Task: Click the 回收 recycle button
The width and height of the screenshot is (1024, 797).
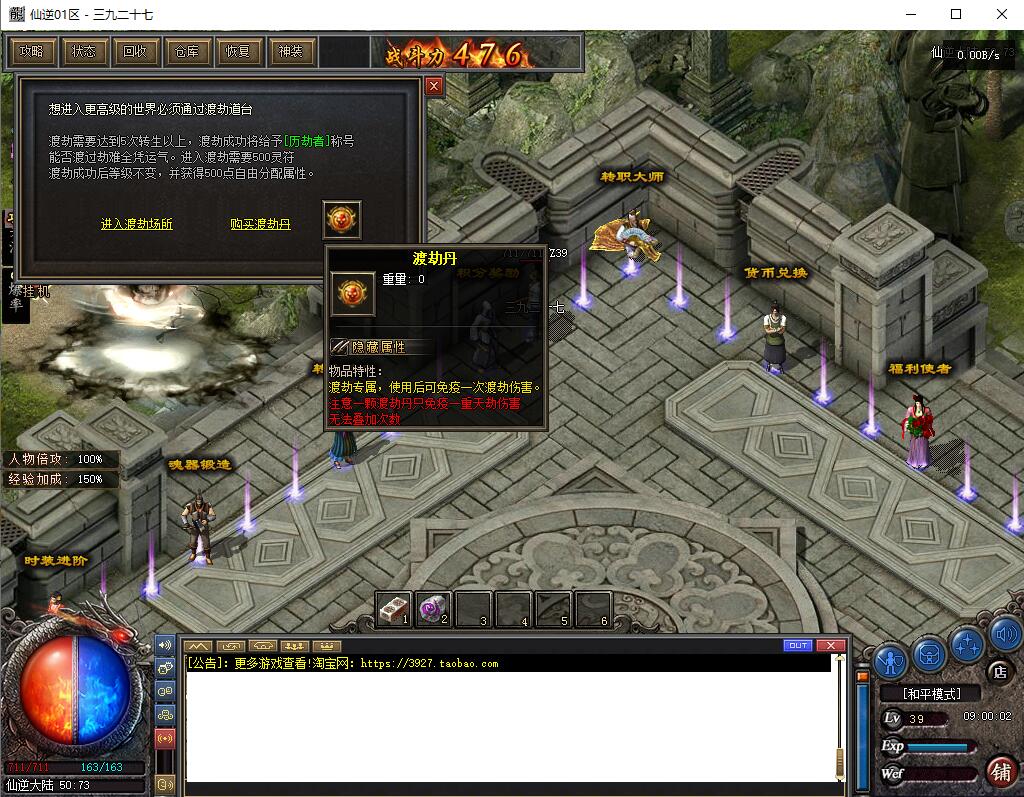Action: [x=135, y=51]
